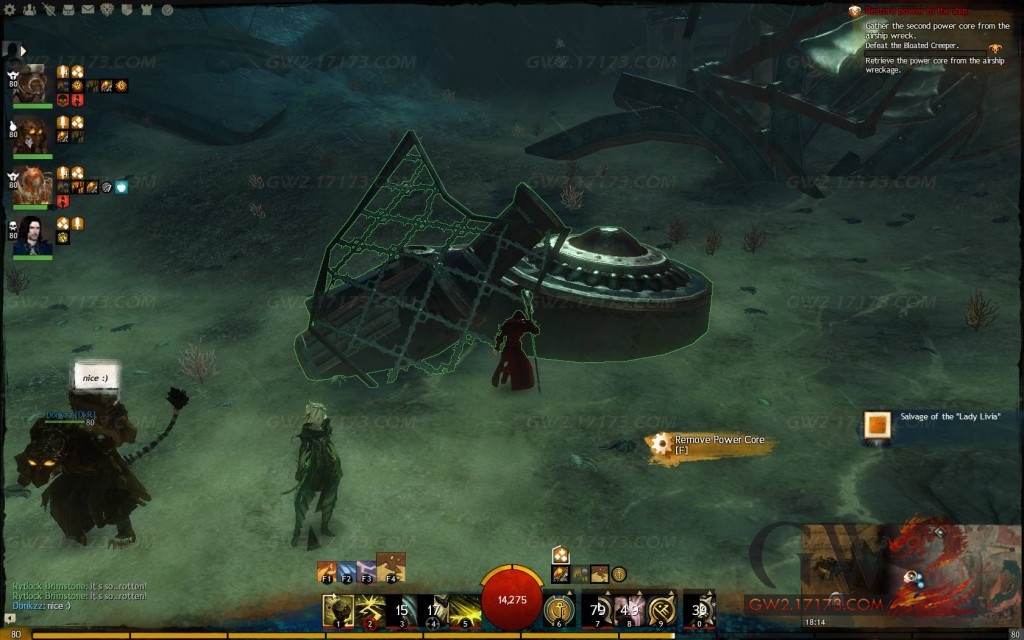
Task: Use the healing skill in slot 6
Action: click(x=559, y=610)
